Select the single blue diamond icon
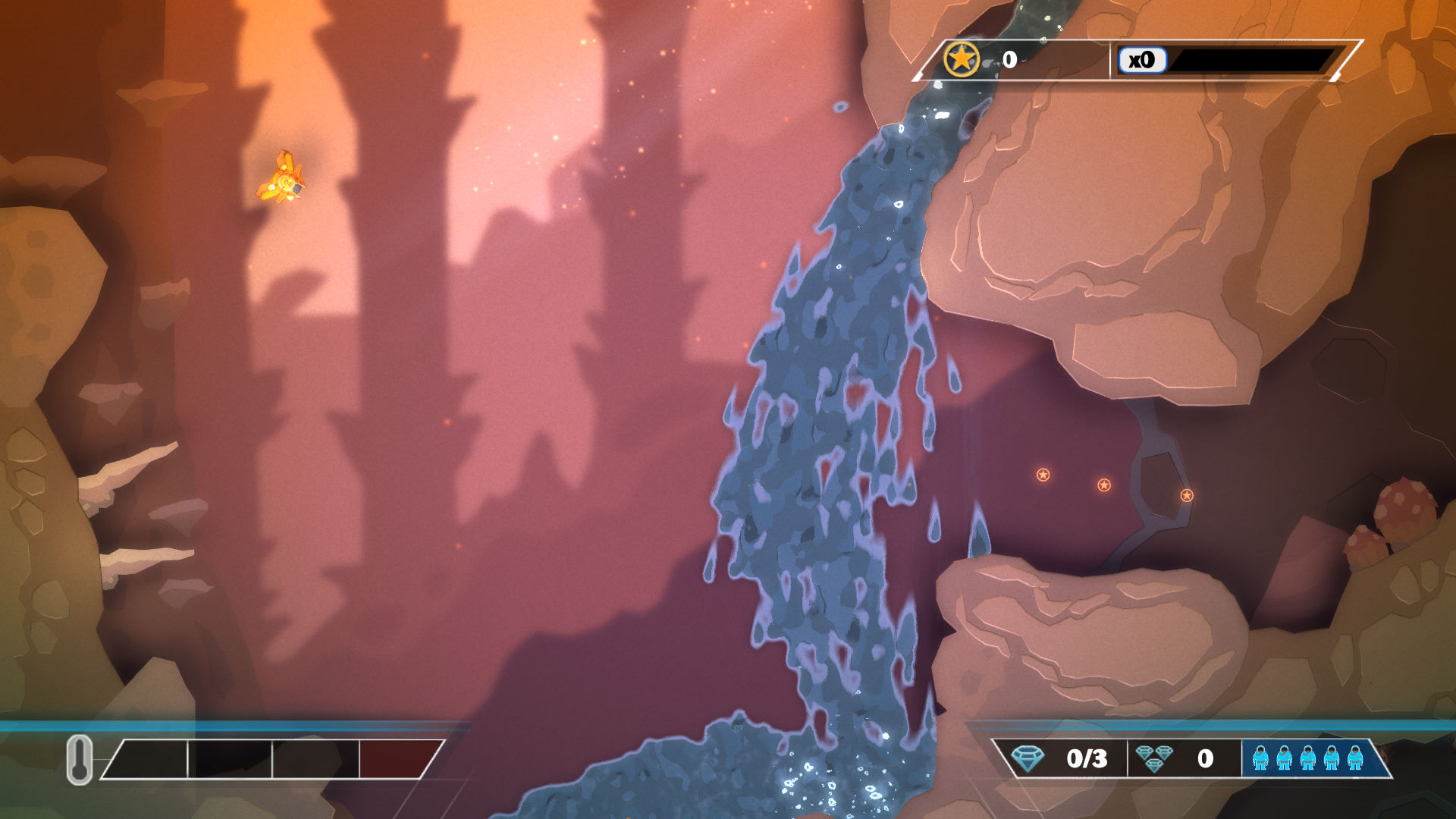 click(1028, 758)
